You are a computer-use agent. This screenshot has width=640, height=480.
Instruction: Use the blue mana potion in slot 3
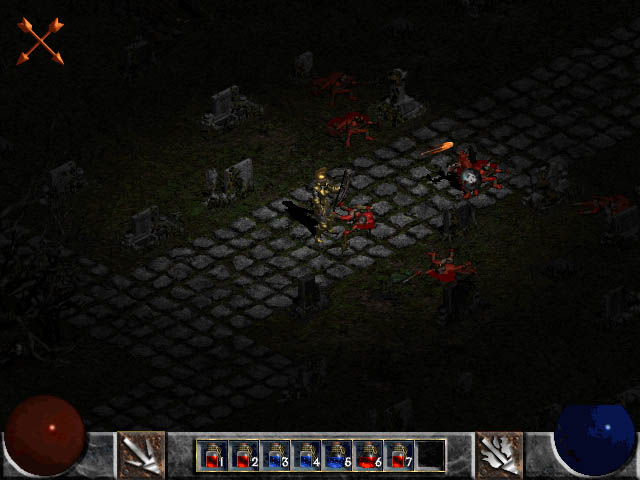274,455
